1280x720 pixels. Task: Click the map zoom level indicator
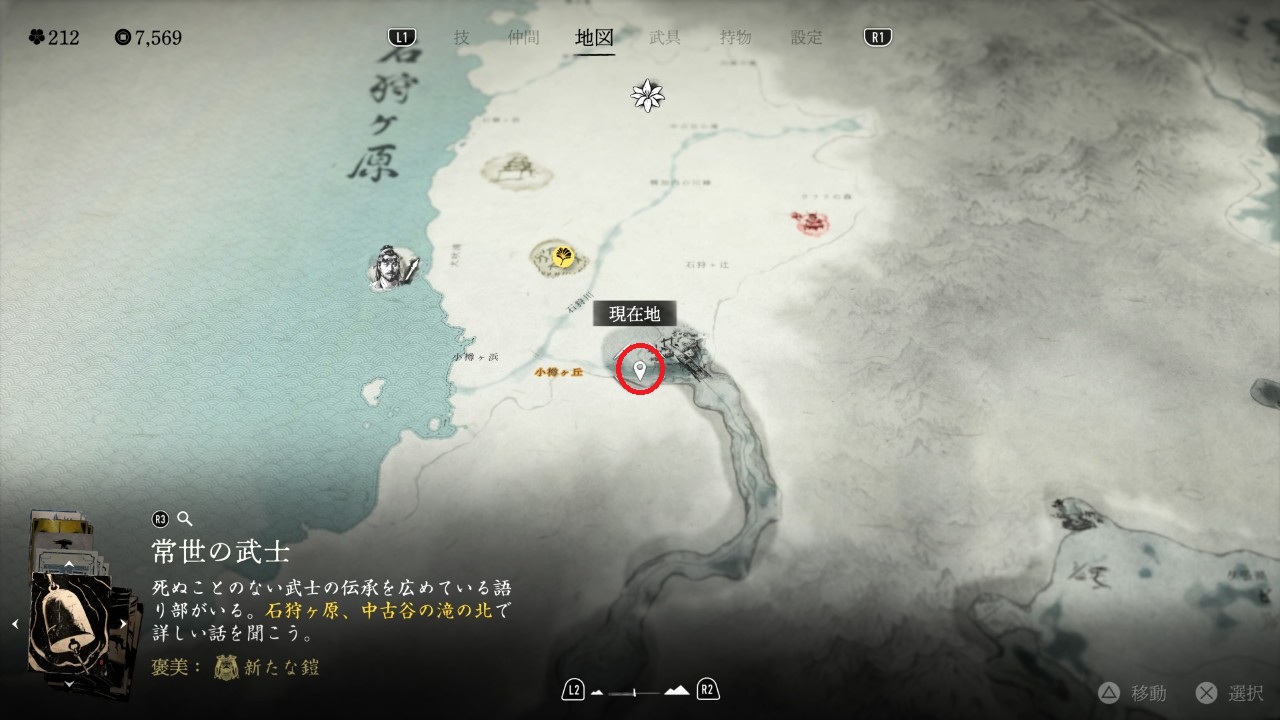641,690
